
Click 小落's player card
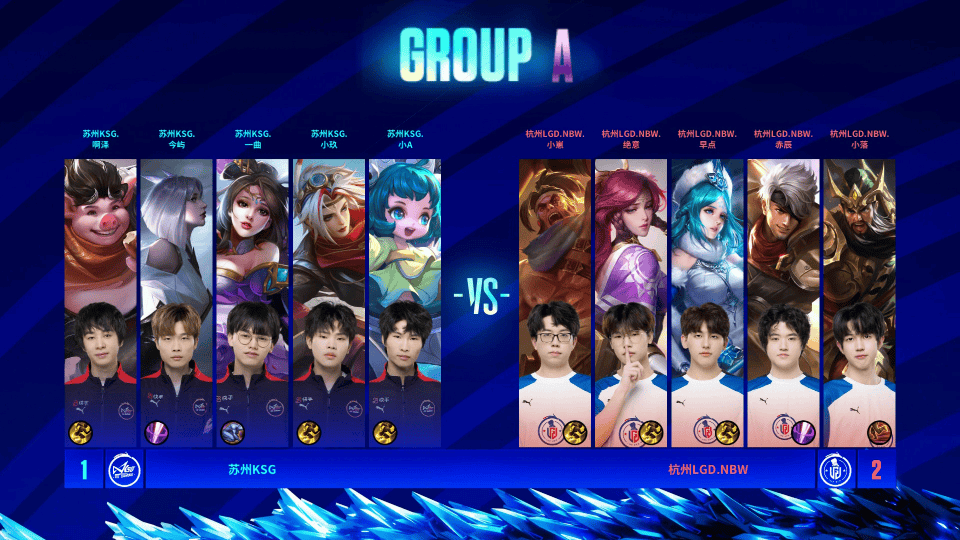(859, 300)
